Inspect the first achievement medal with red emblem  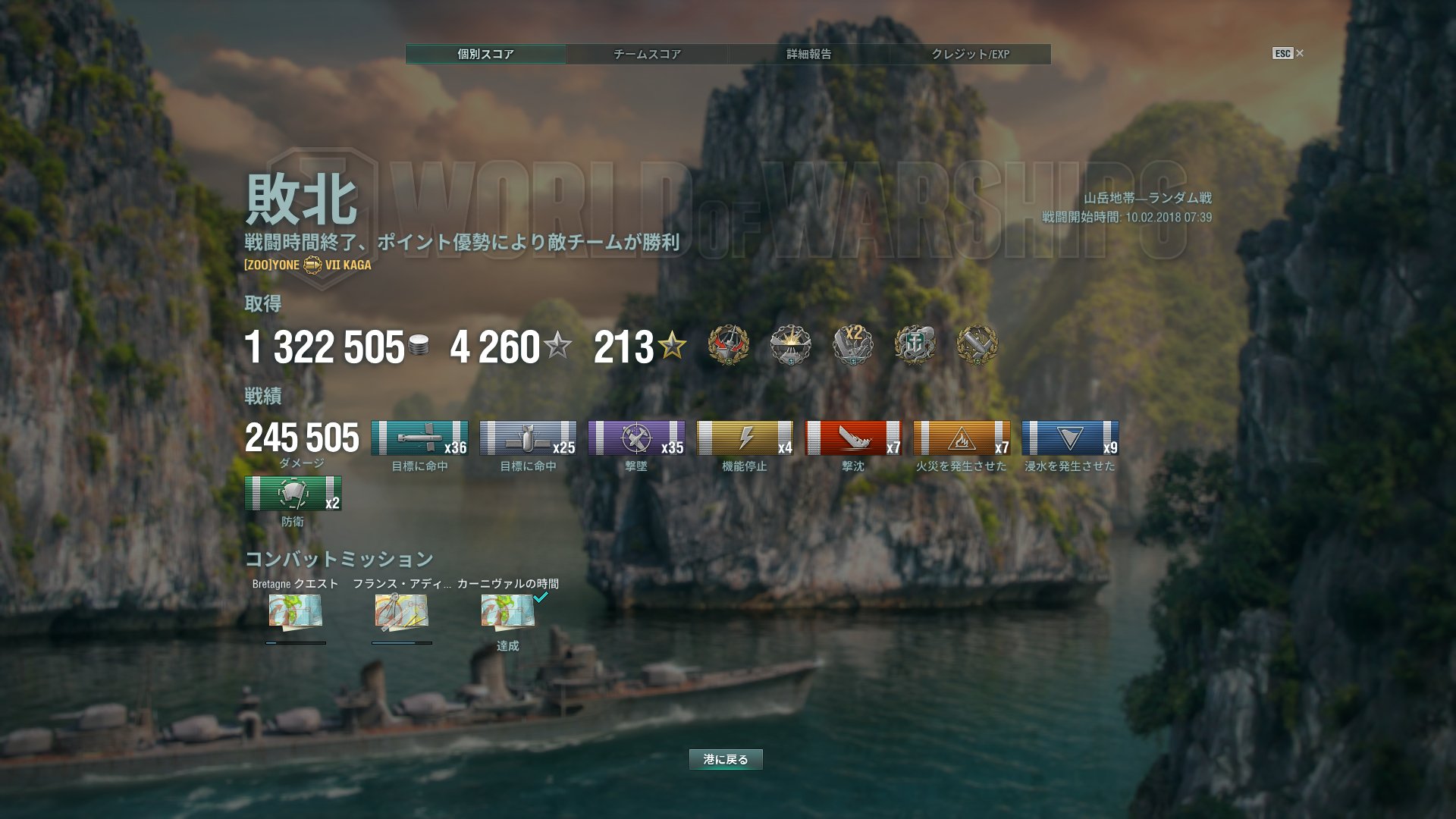click(728, 346)
